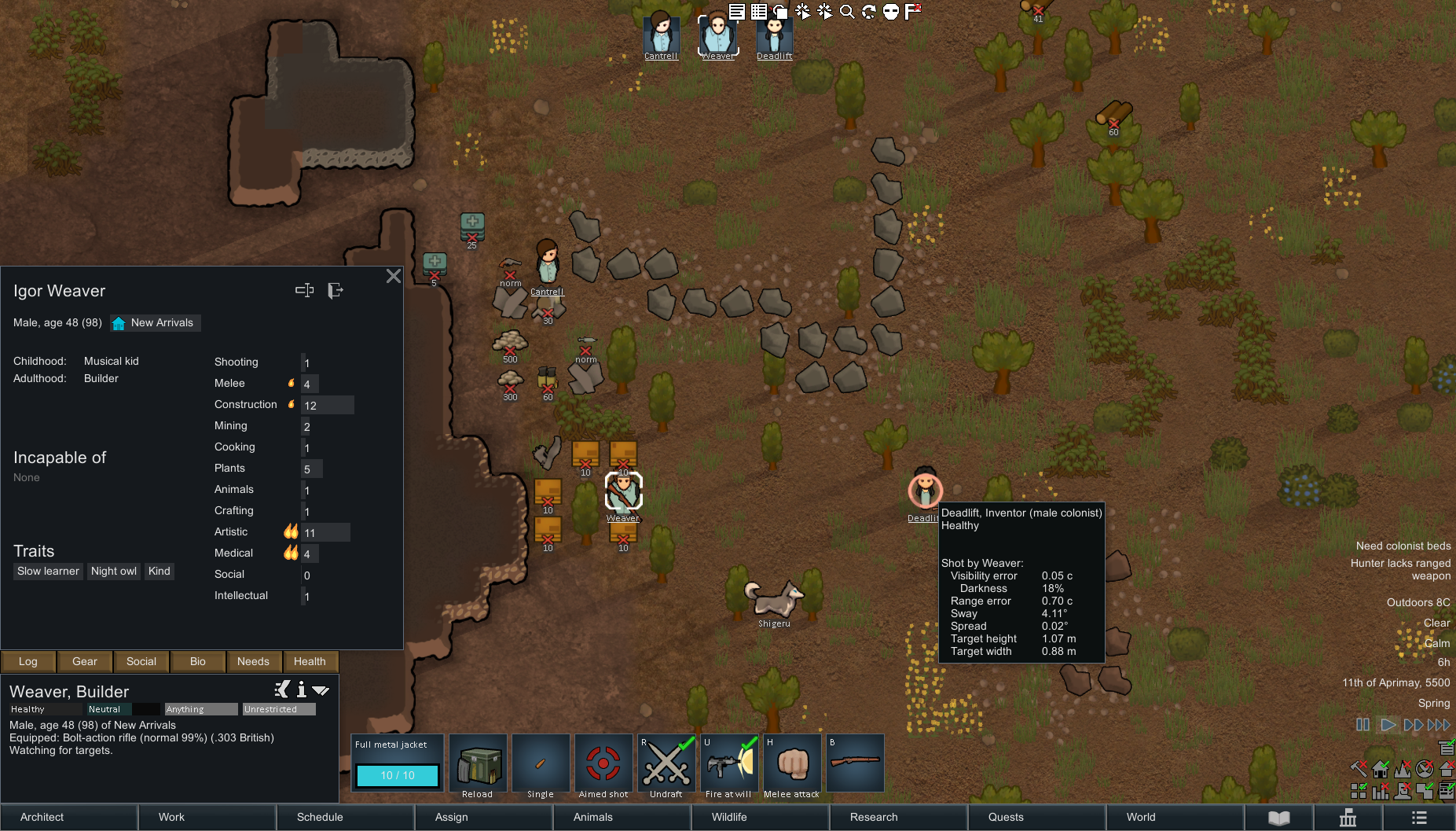Open the World view
The image size is (1456, 831).
click(x=1175, y=817)
